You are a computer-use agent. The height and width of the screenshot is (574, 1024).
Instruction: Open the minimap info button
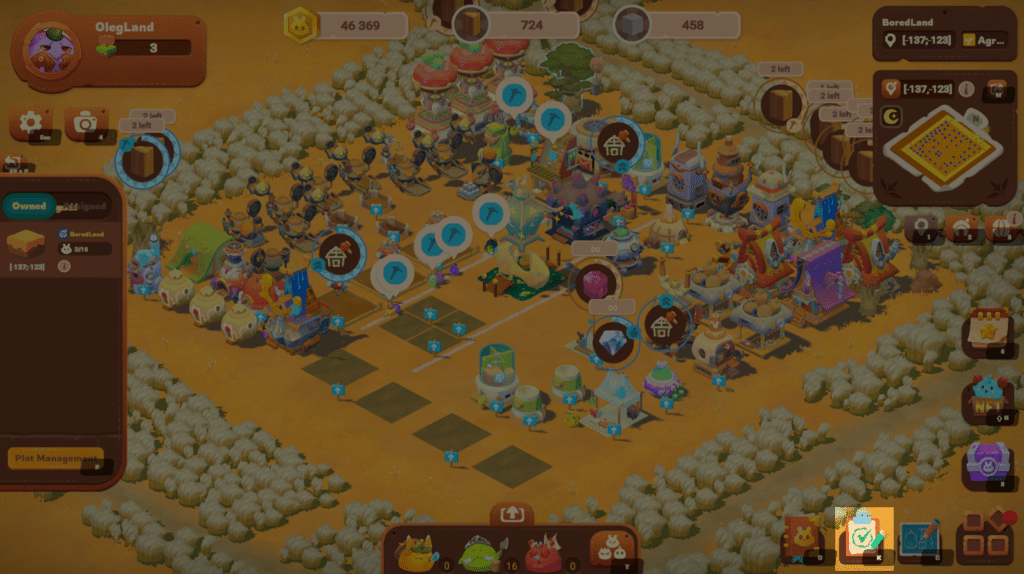click(x=966, y=90)
